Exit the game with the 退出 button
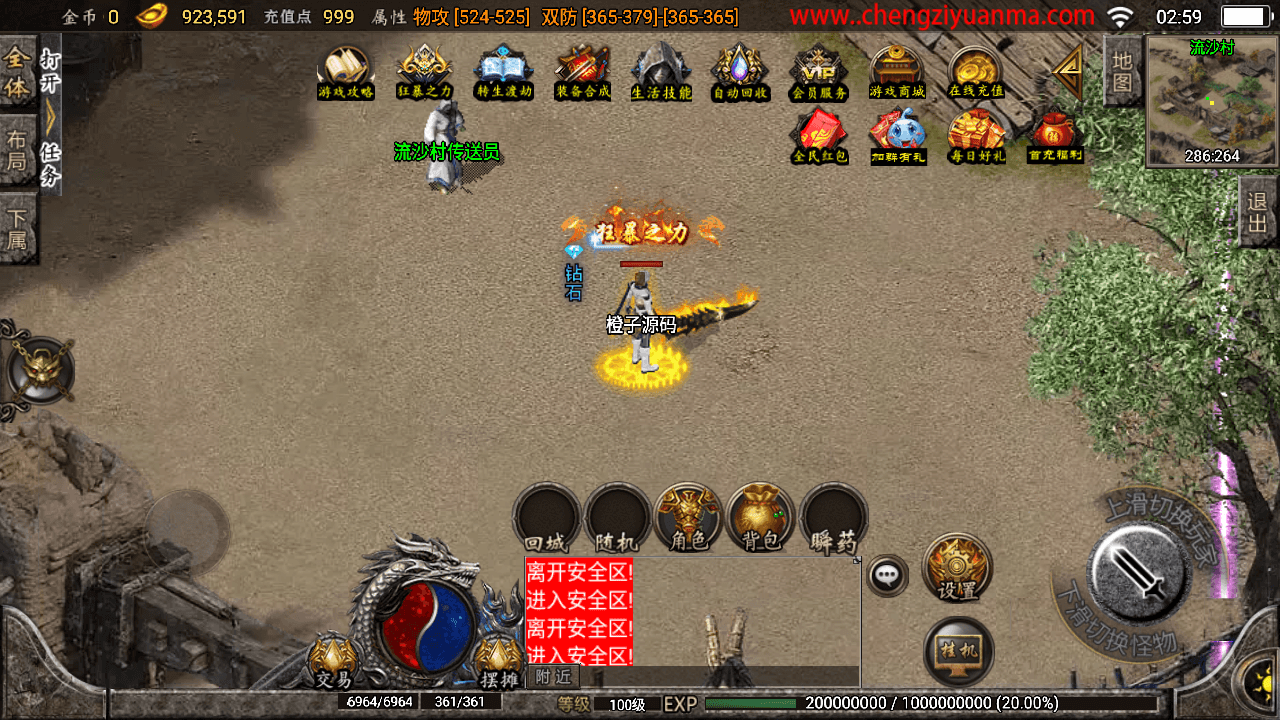Image resolution: width=1280 pixels, height=720 pixels. click(x=1258, y=211)
